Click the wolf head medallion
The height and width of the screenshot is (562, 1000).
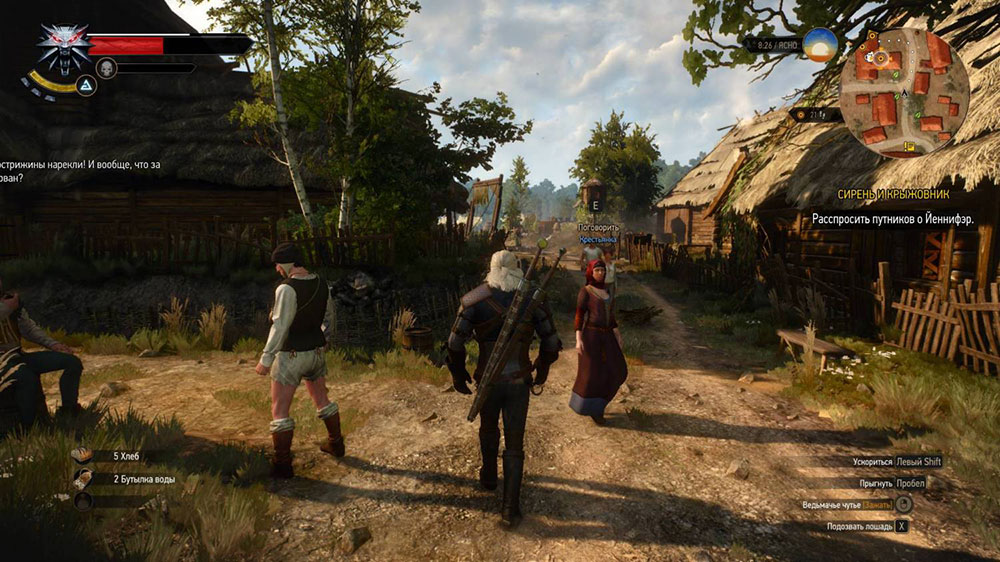point(62,47)
